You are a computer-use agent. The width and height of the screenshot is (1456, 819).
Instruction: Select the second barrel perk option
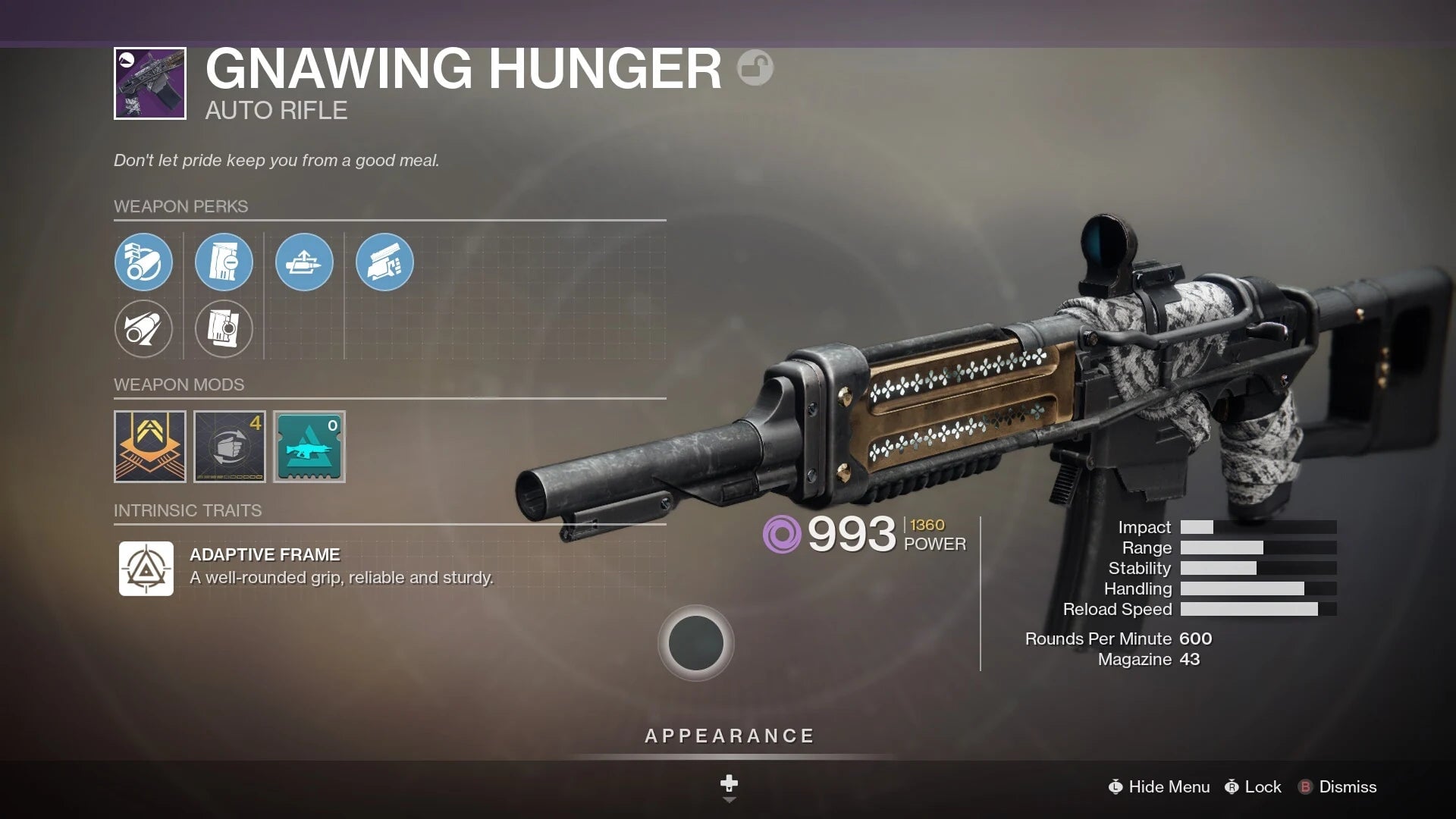coord(144,329)
